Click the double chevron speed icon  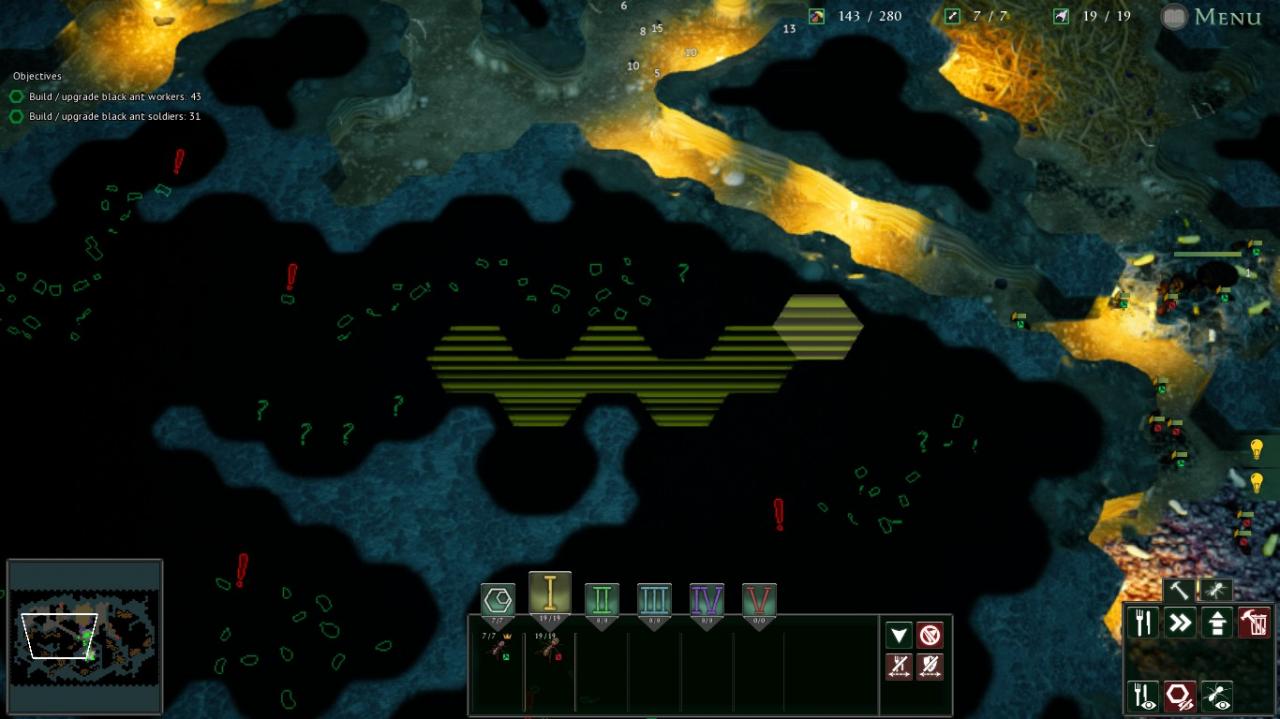click(1181, 623)
